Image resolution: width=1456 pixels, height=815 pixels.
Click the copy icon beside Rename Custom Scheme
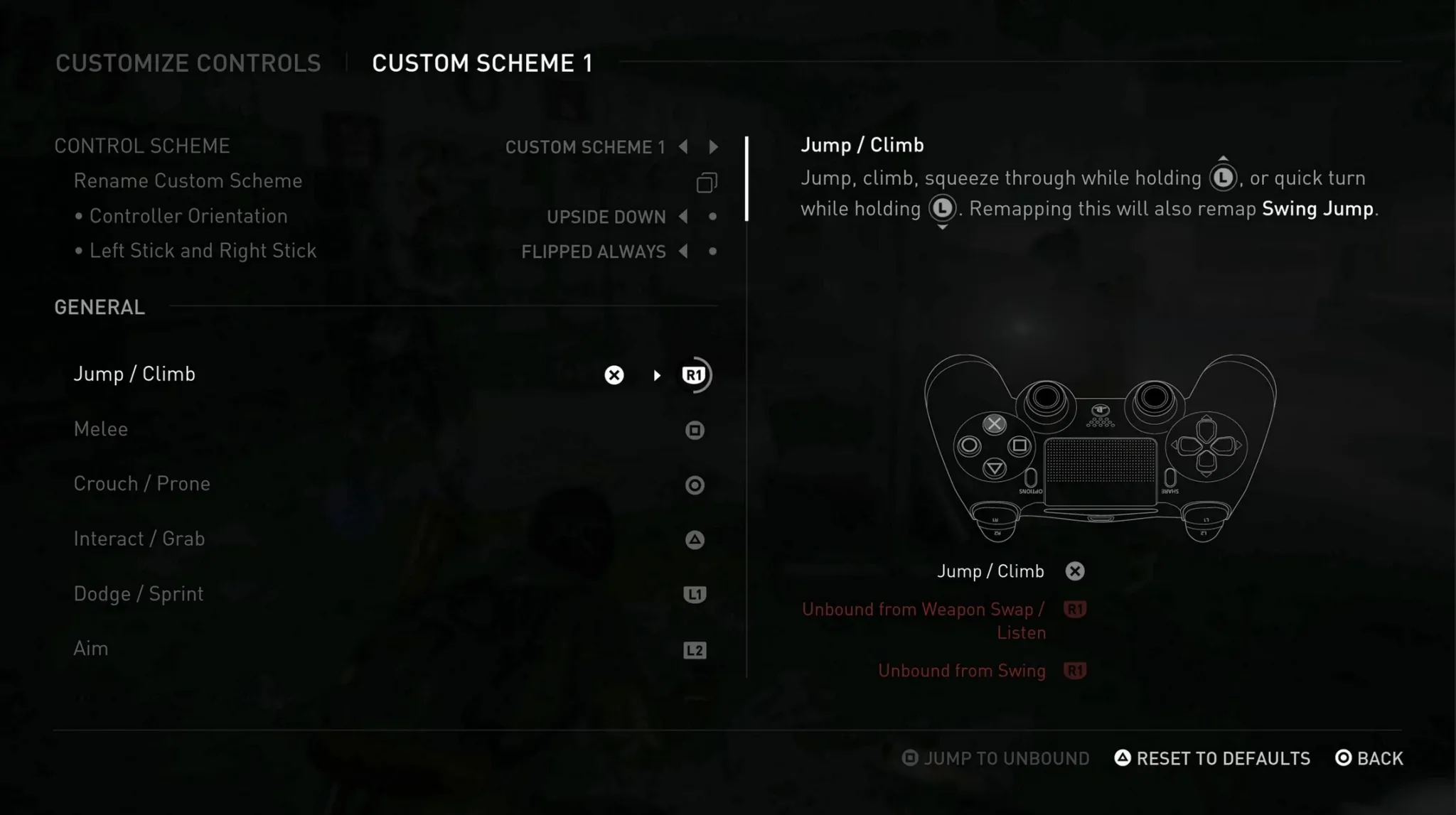(x=706, y=183)
